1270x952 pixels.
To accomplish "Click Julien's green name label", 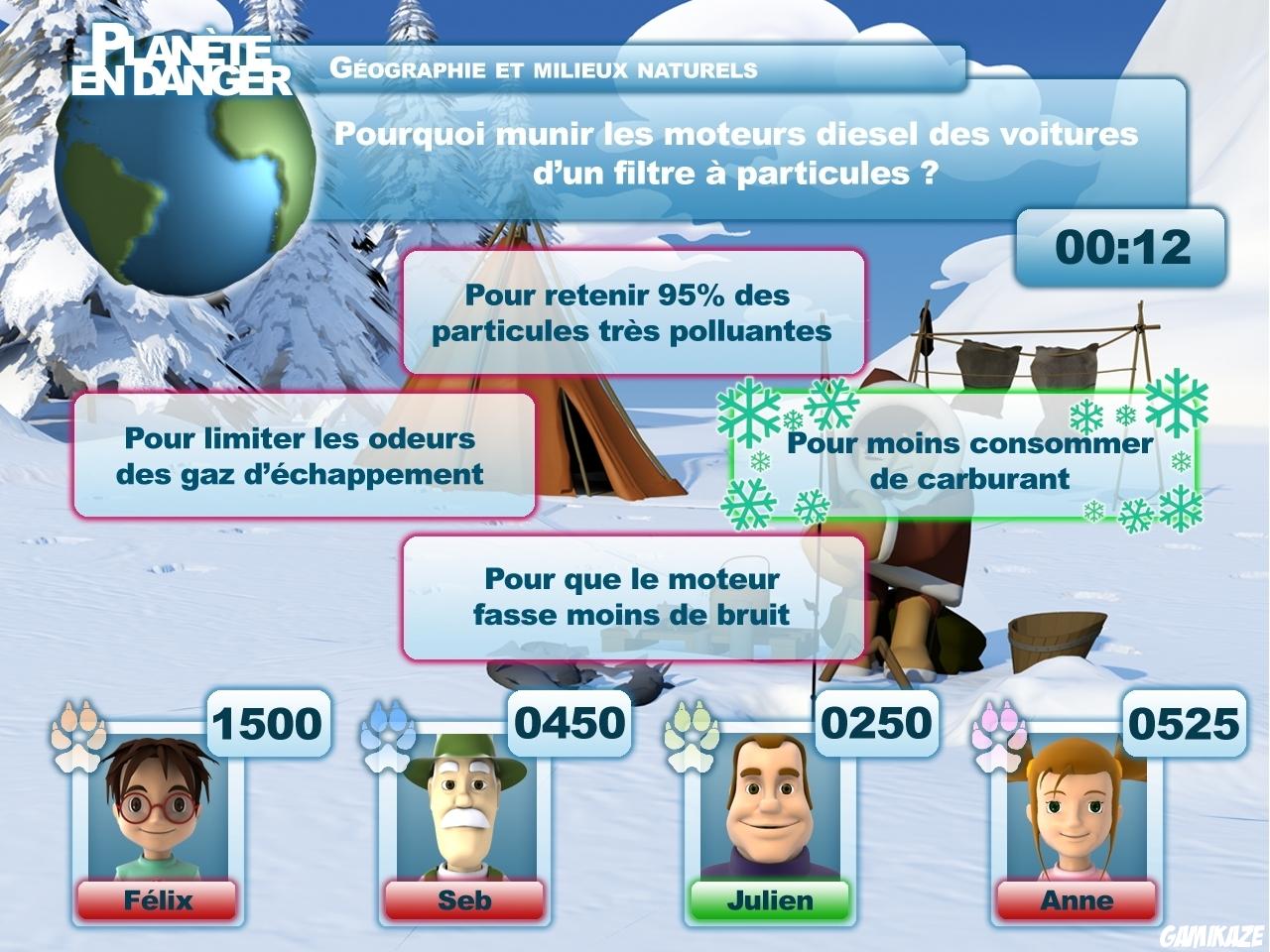I will pos(769,900).
